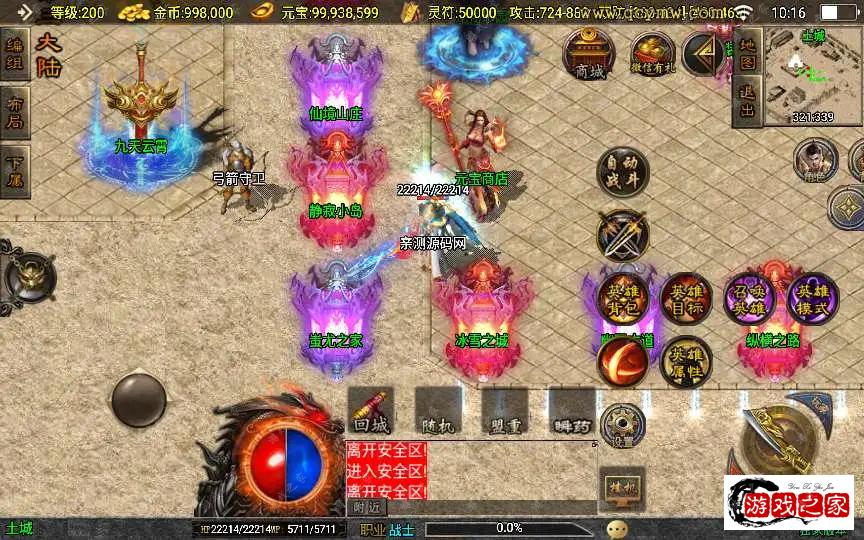Open 英雄背包 hero bag

tap(623, 299)
